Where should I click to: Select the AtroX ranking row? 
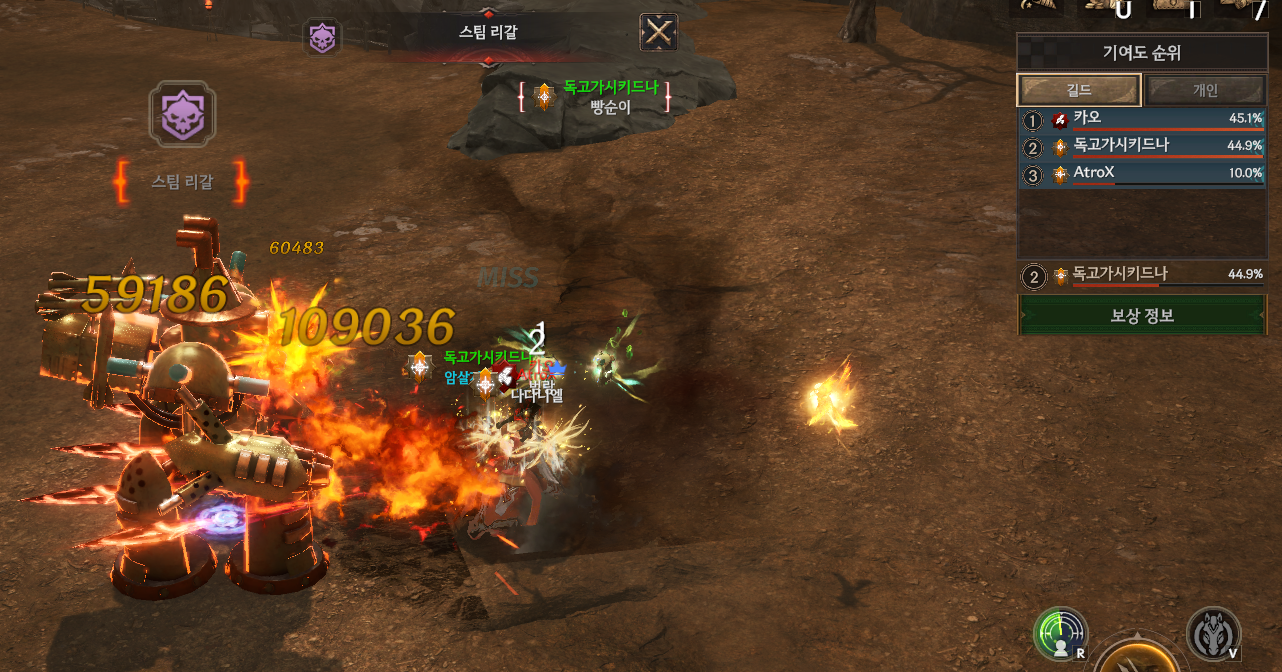[x=1141, y=174]
